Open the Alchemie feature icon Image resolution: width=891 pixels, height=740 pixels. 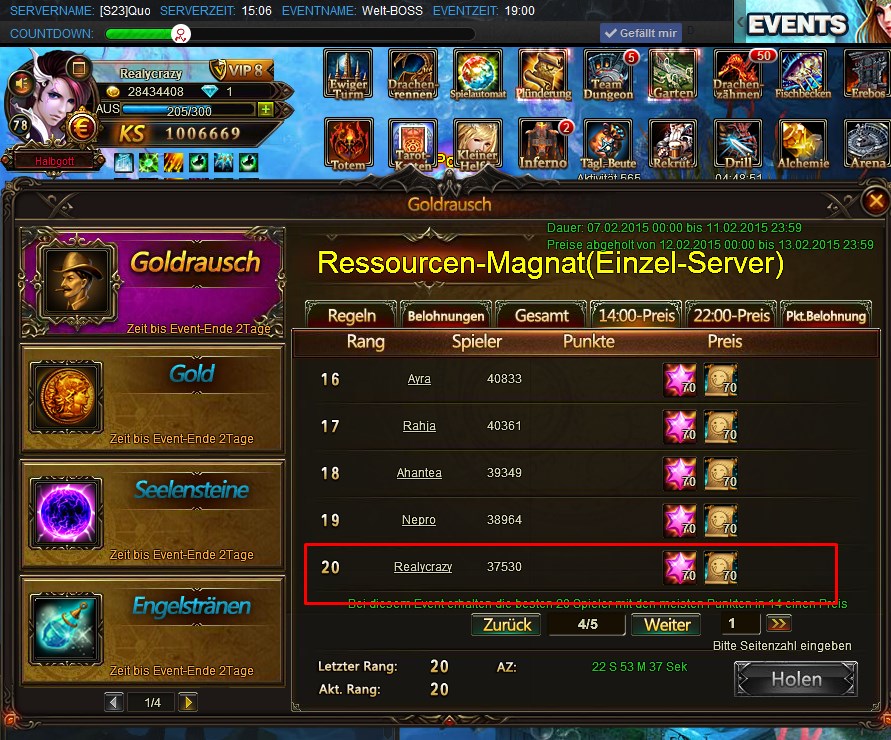pyautogui.click(x=804, y=144)
